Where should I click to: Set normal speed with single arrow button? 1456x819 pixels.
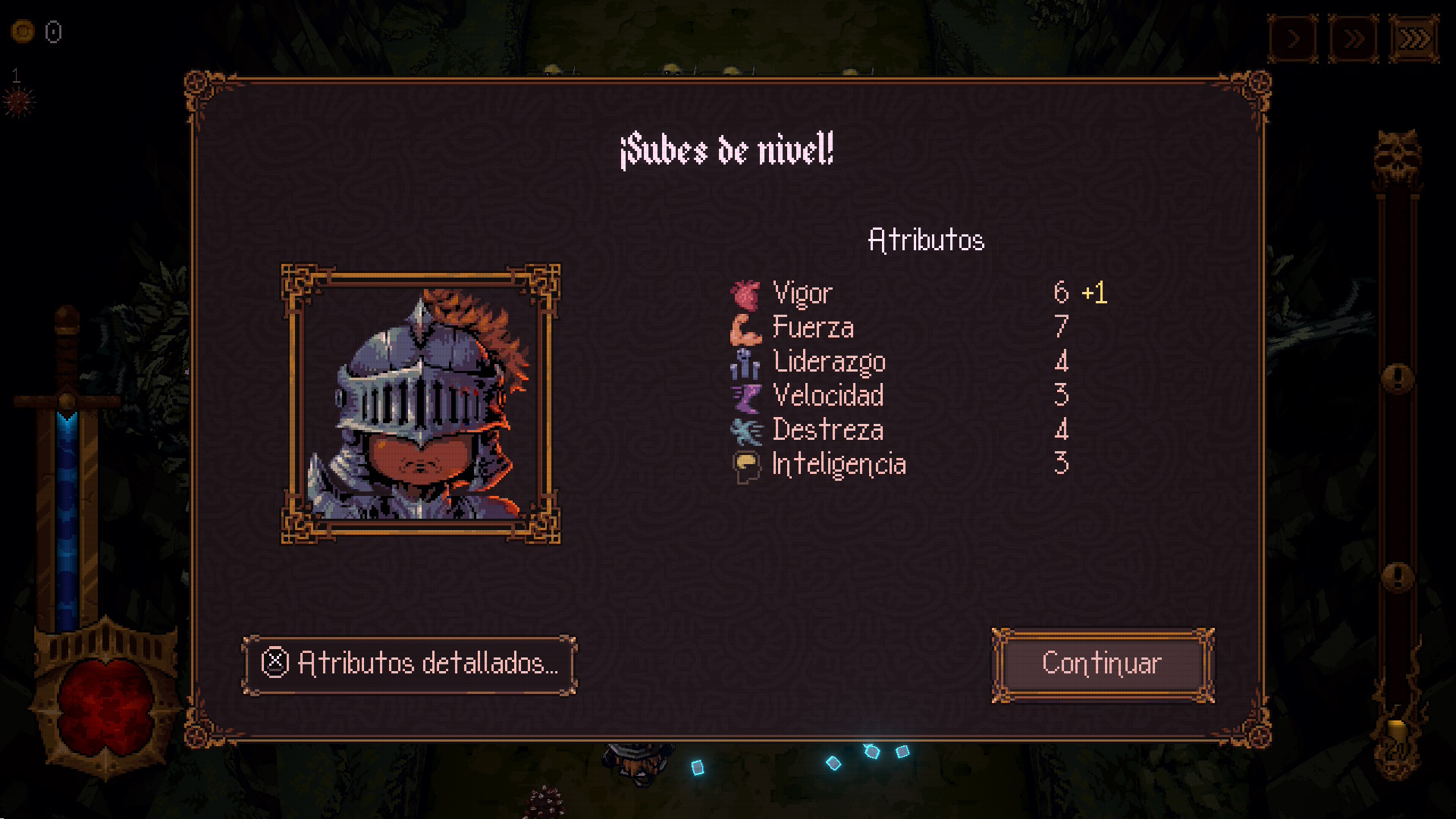(x=1294, y=38)
